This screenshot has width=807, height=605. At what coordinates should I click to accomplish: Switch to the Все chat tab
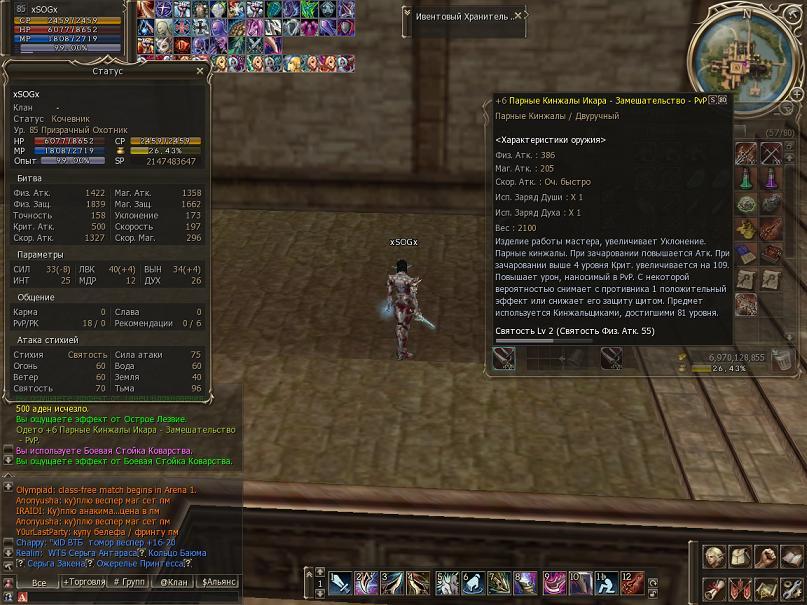point(38,581)
